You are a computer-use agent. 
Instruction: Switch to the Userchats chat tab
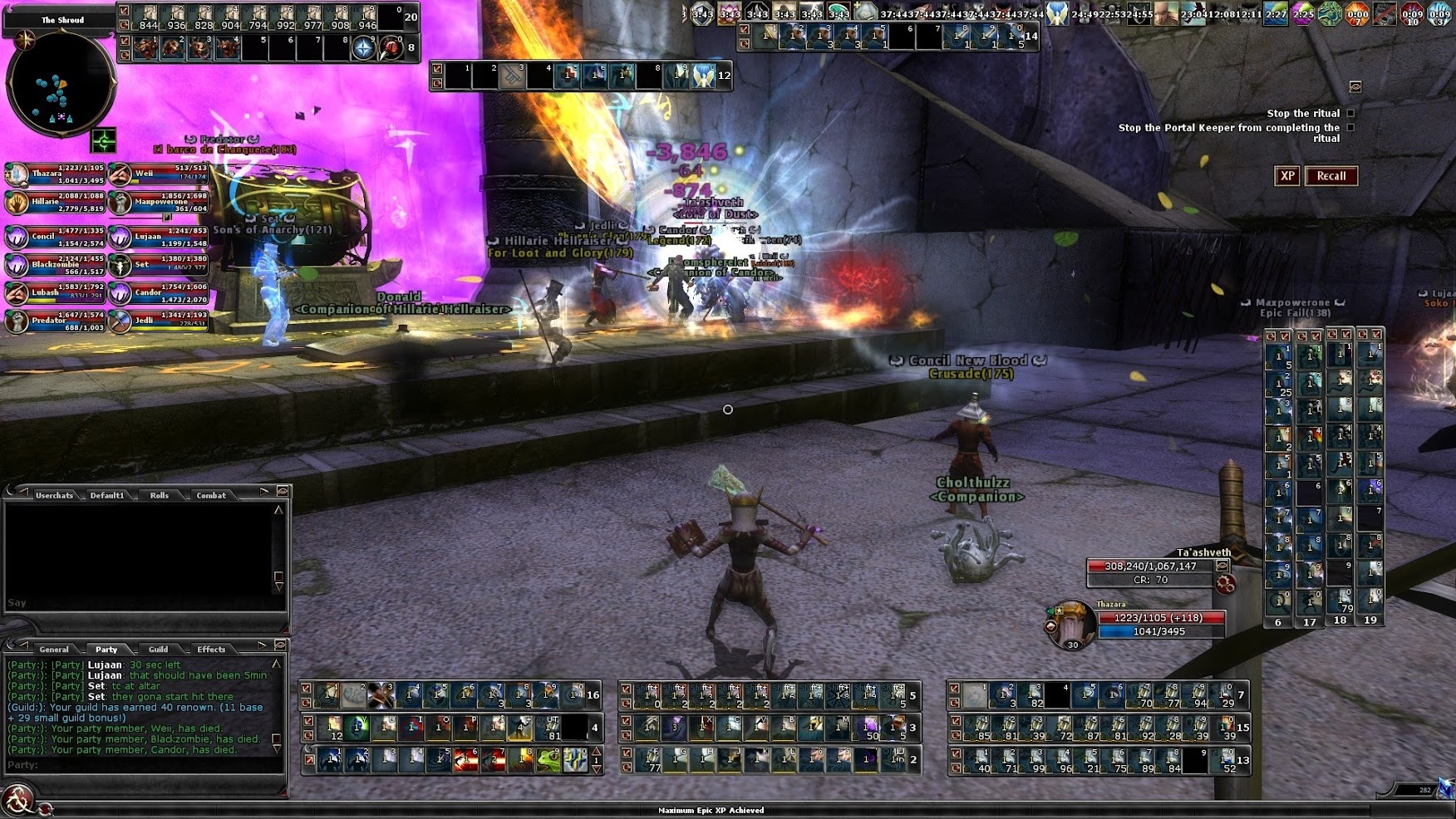click(x=54, y=495)
